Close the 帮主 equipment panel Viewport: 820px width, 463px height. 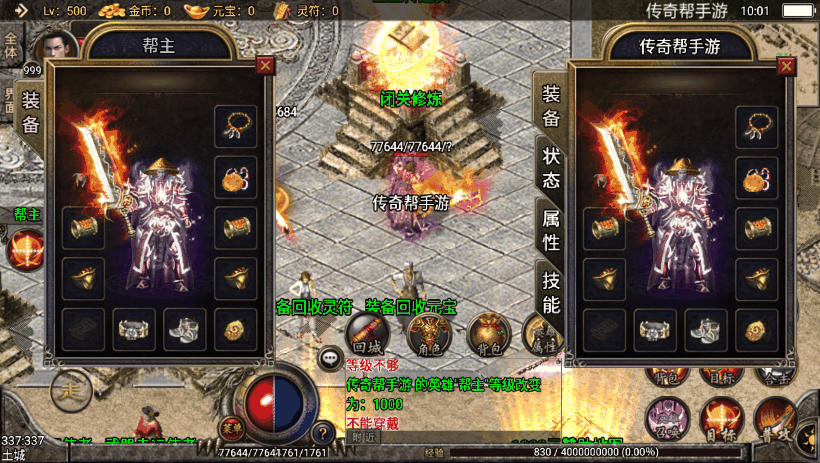[x=265, y=66]
